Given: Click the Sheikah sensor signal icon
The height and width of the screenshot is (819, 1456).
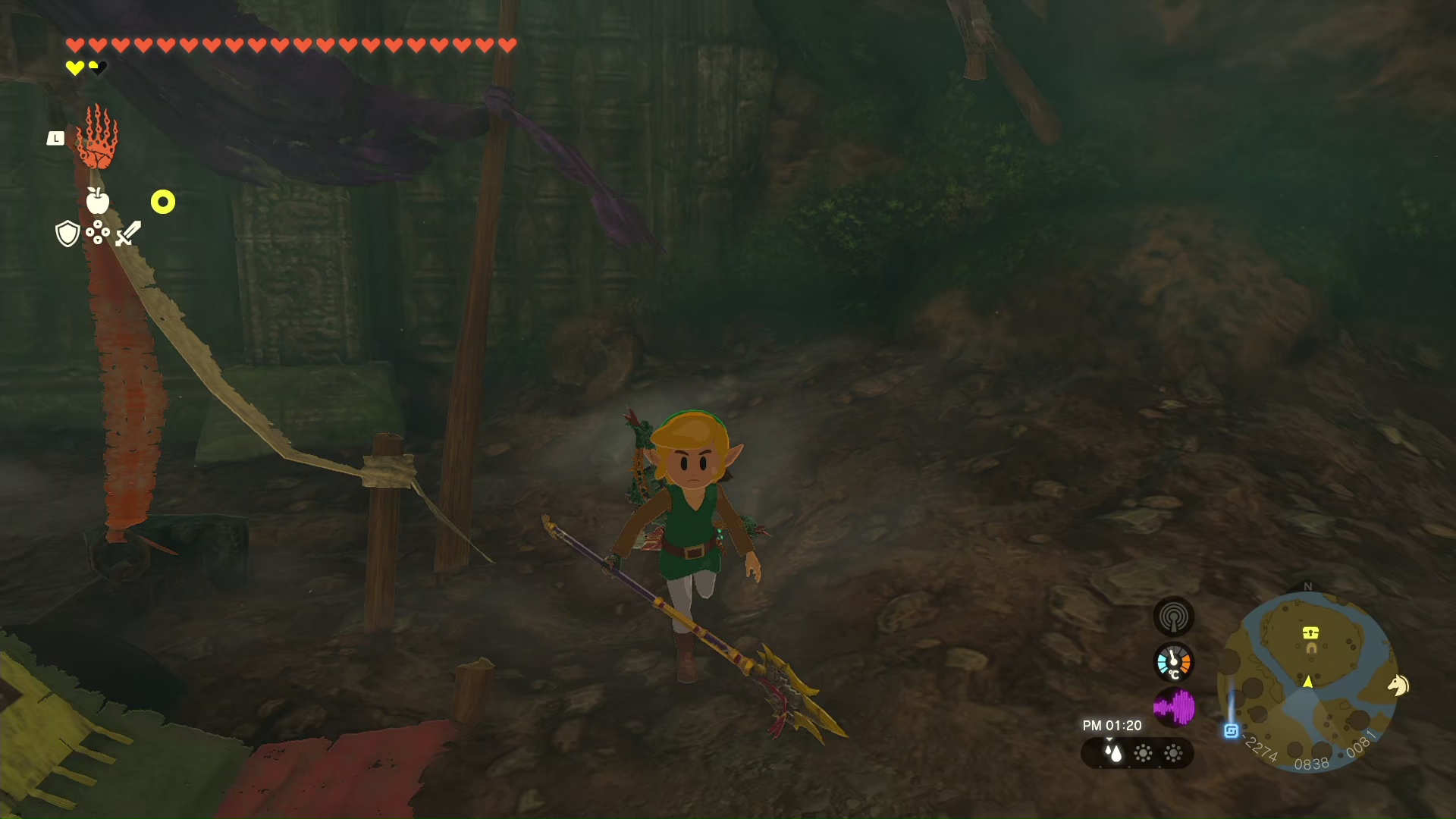Looking at the screenshot, I should pos(1173,617).
